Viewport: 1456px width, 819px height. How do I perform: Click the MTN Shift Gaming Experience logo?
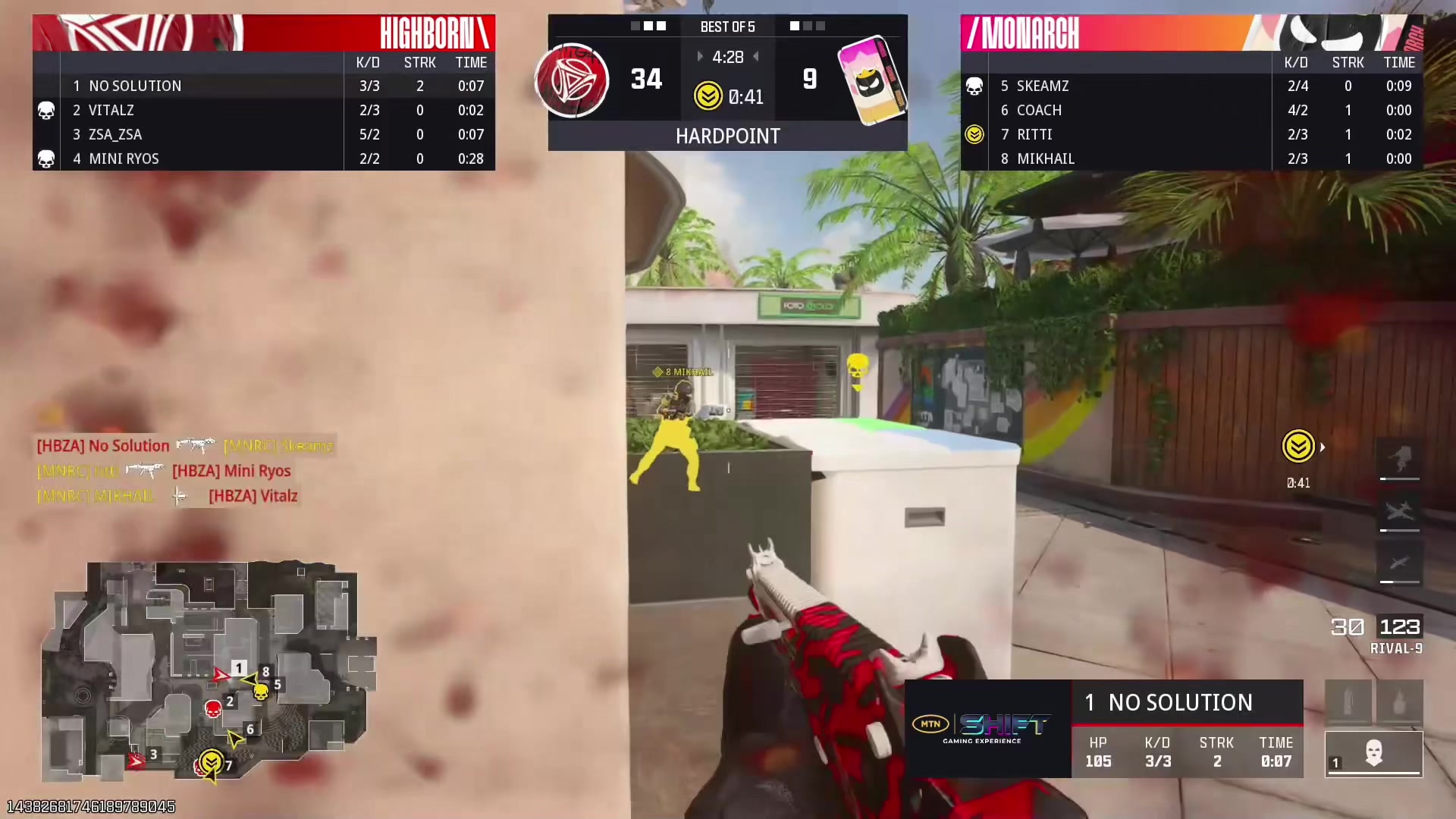click(987, 729)
